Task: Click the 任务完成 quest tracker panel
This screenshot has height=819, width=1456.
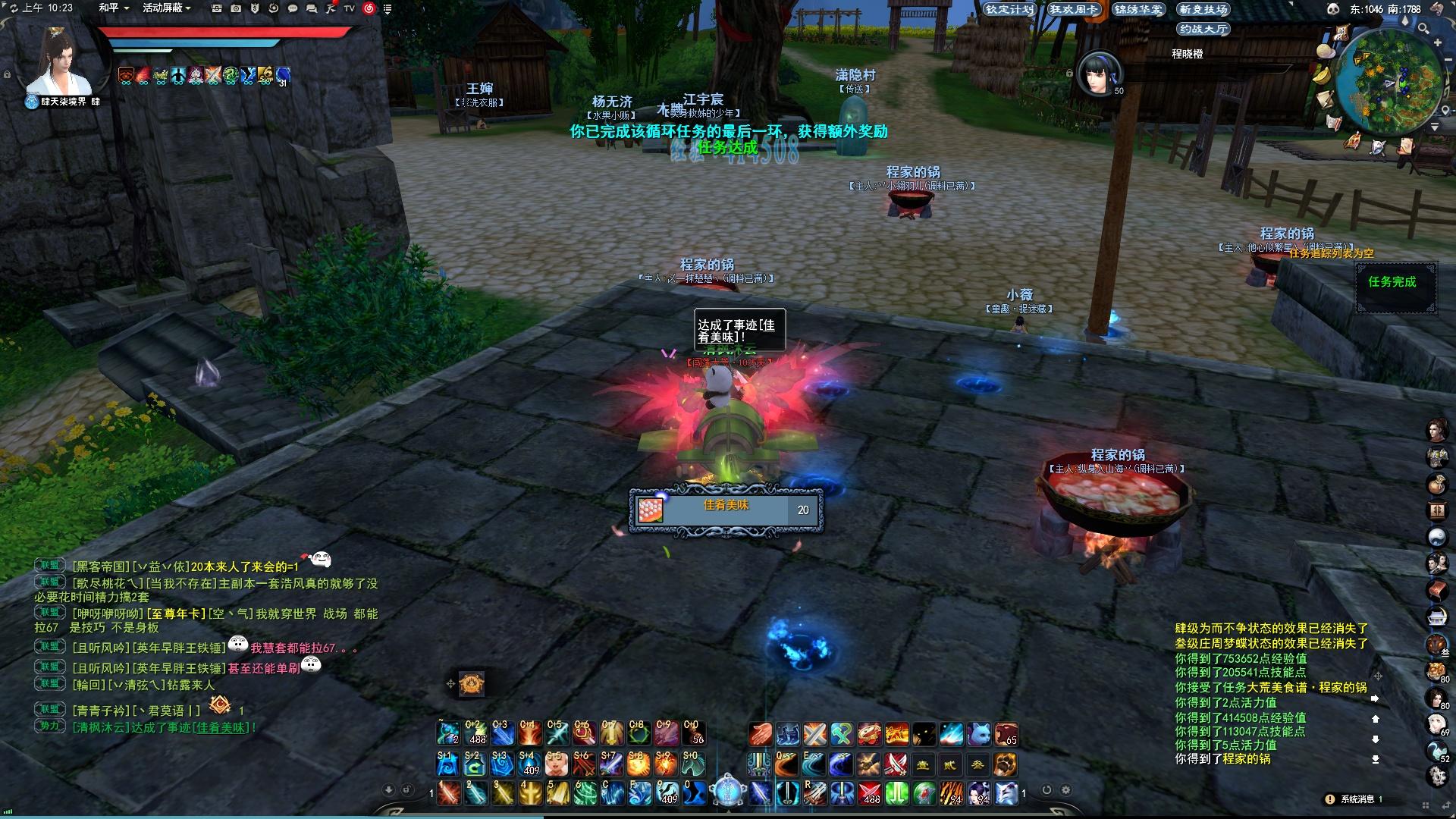Action: click(1395, 287)
